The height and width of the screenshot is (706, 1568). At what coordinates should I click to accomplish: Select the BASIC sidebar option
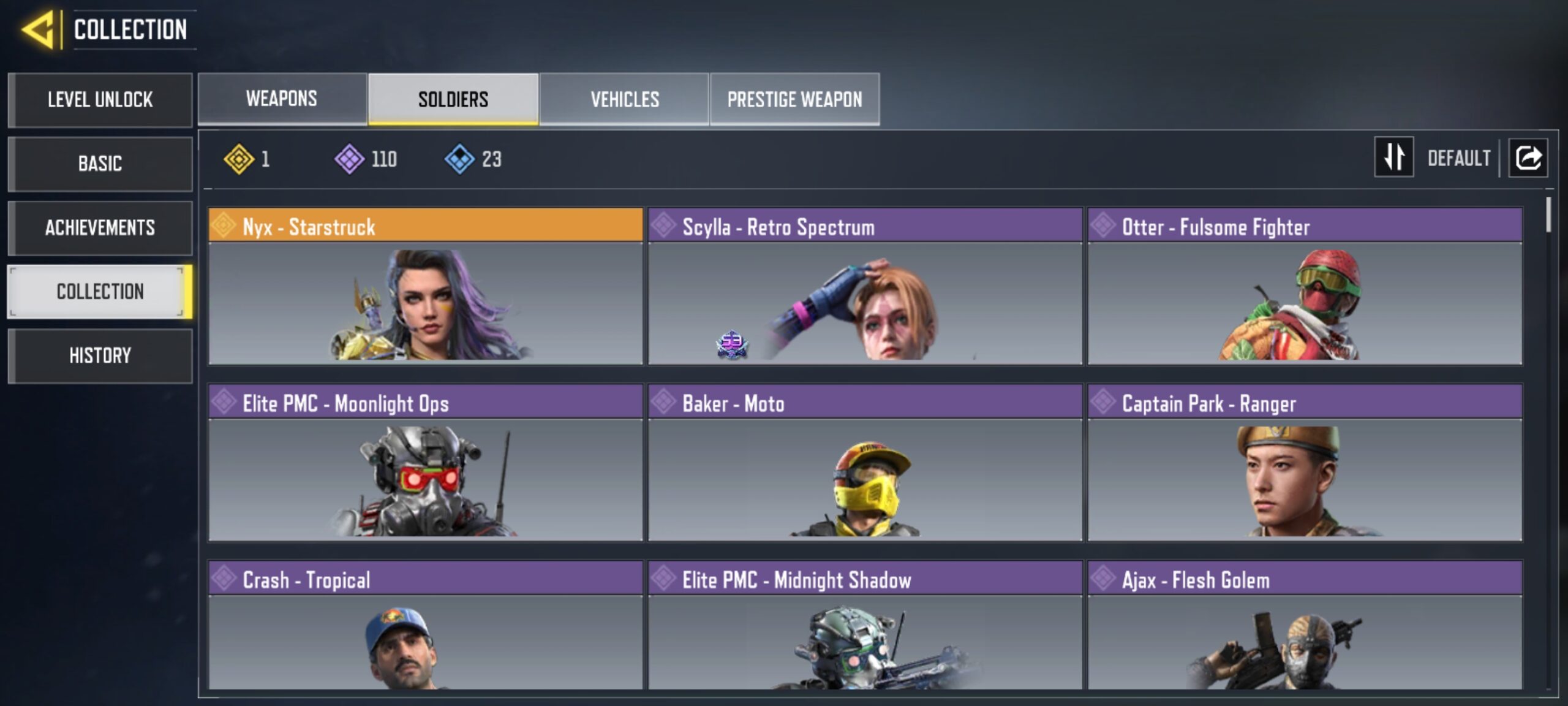tap(100, 164)
